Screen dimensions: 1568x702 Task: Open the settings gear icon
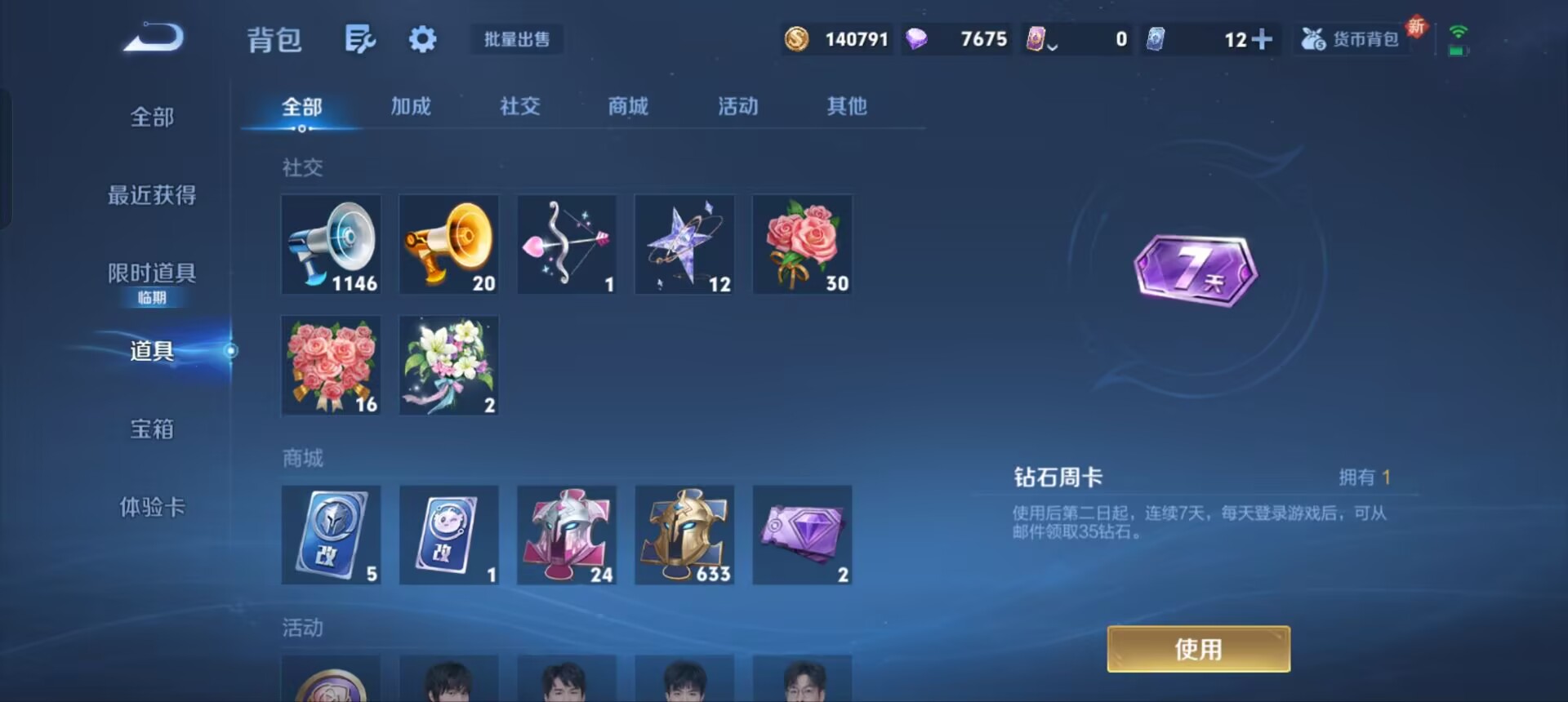click(421, 38)
